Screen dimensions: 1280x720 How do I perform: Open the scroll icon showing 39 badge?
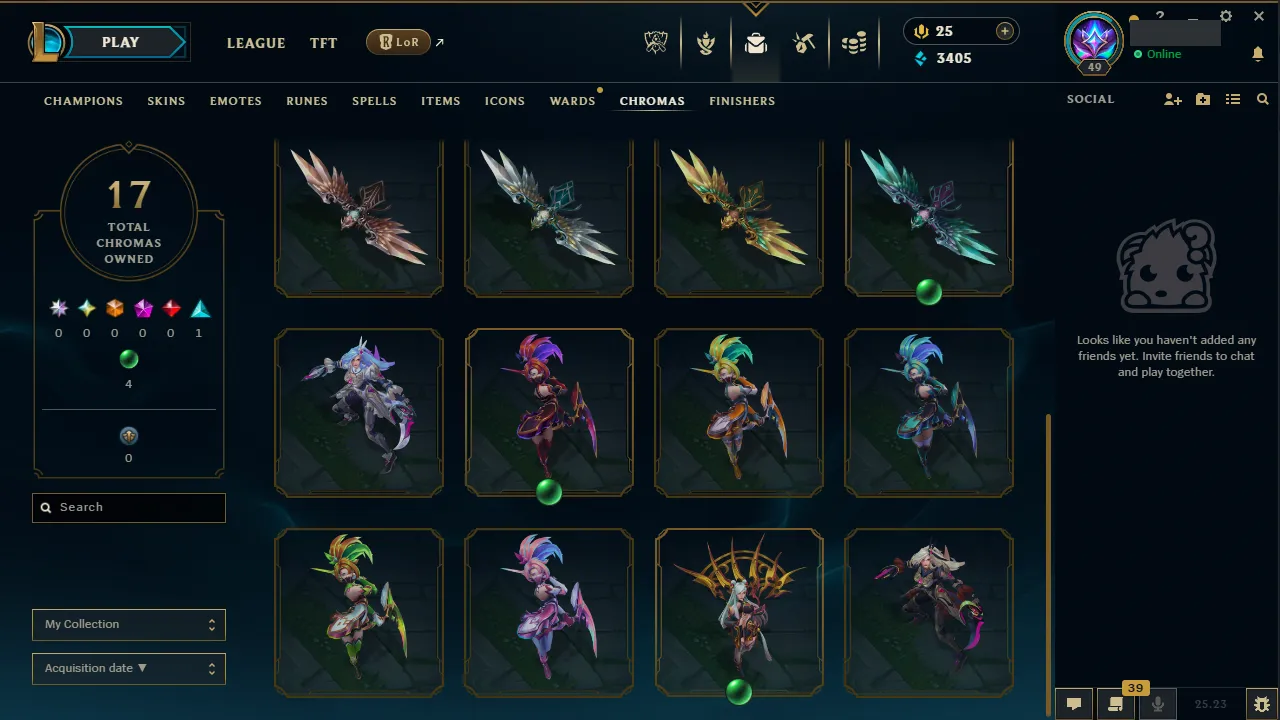[1115, 703]
